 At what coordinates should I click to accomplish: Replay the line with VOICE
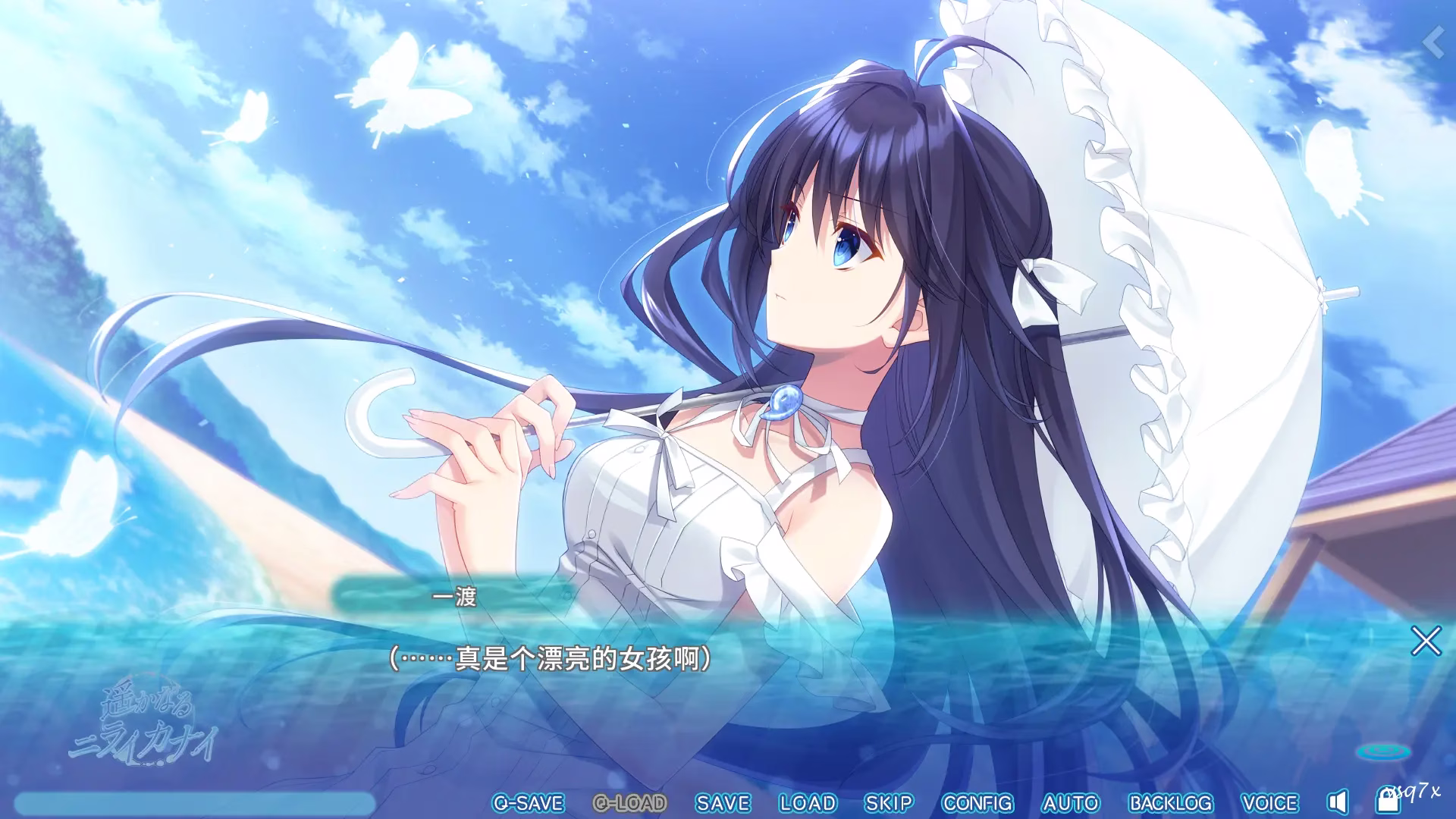1269,802
